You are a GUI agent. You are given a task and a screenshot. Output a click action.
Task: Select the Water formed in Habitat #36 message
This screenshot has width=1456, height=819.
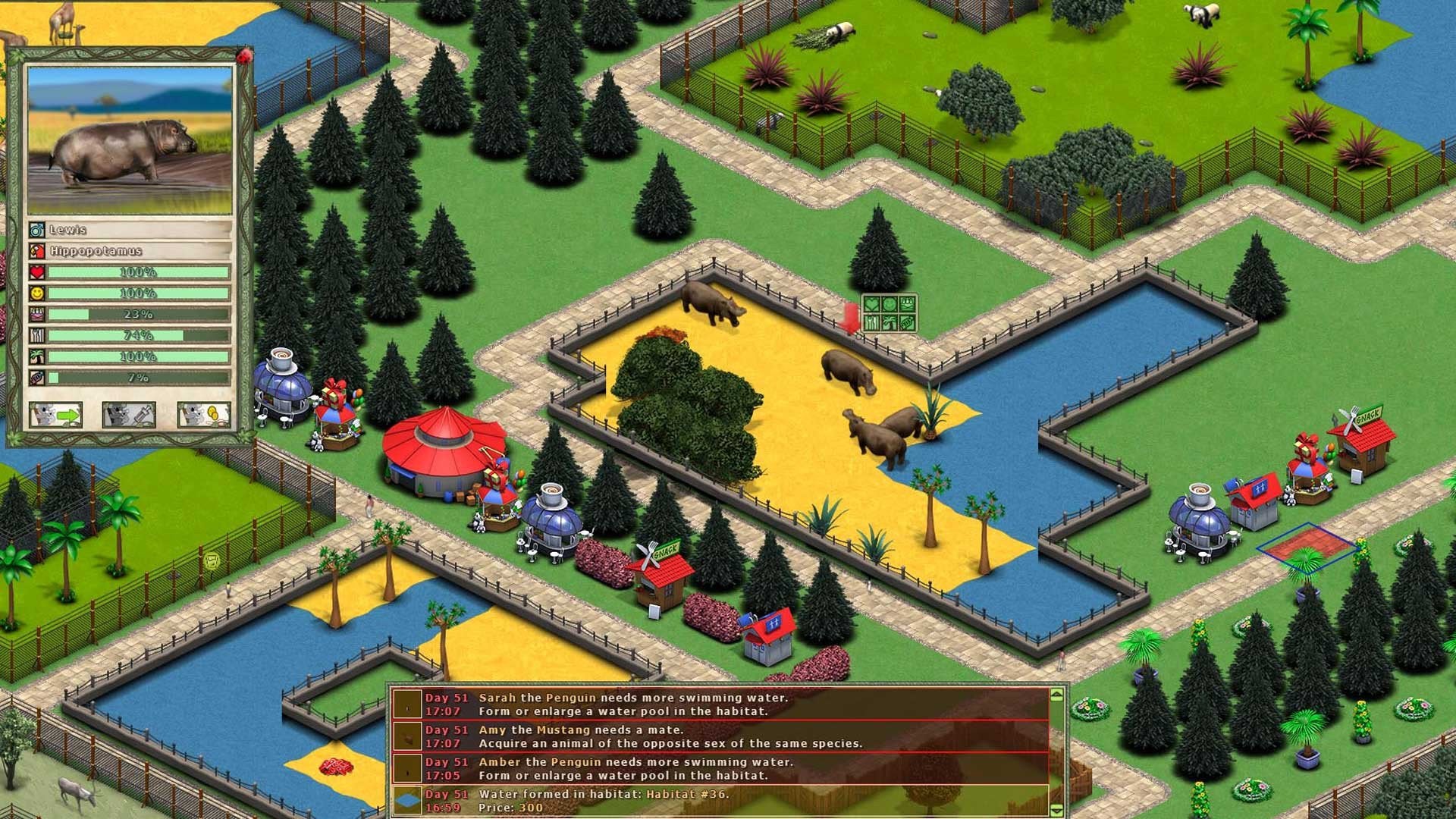coord(719,801)
